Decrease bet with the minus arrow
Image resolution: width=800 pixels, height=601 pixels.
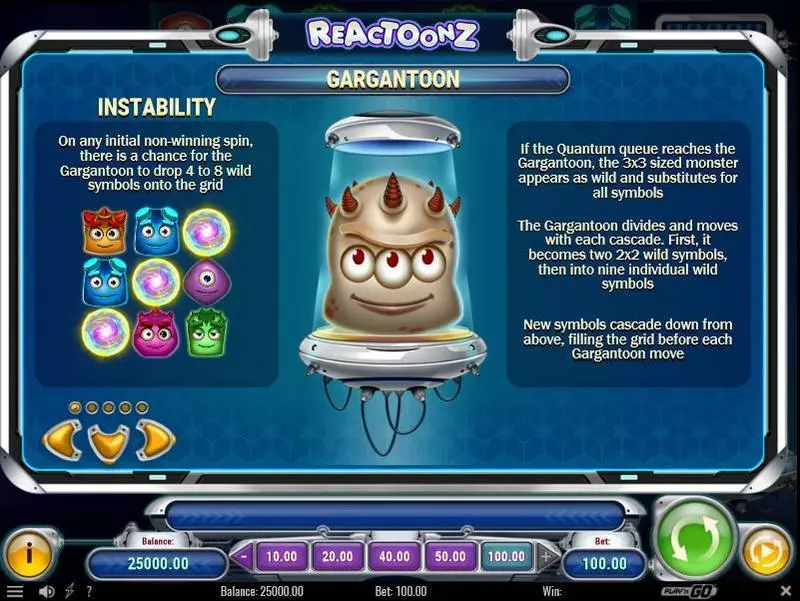pos(245,556)
